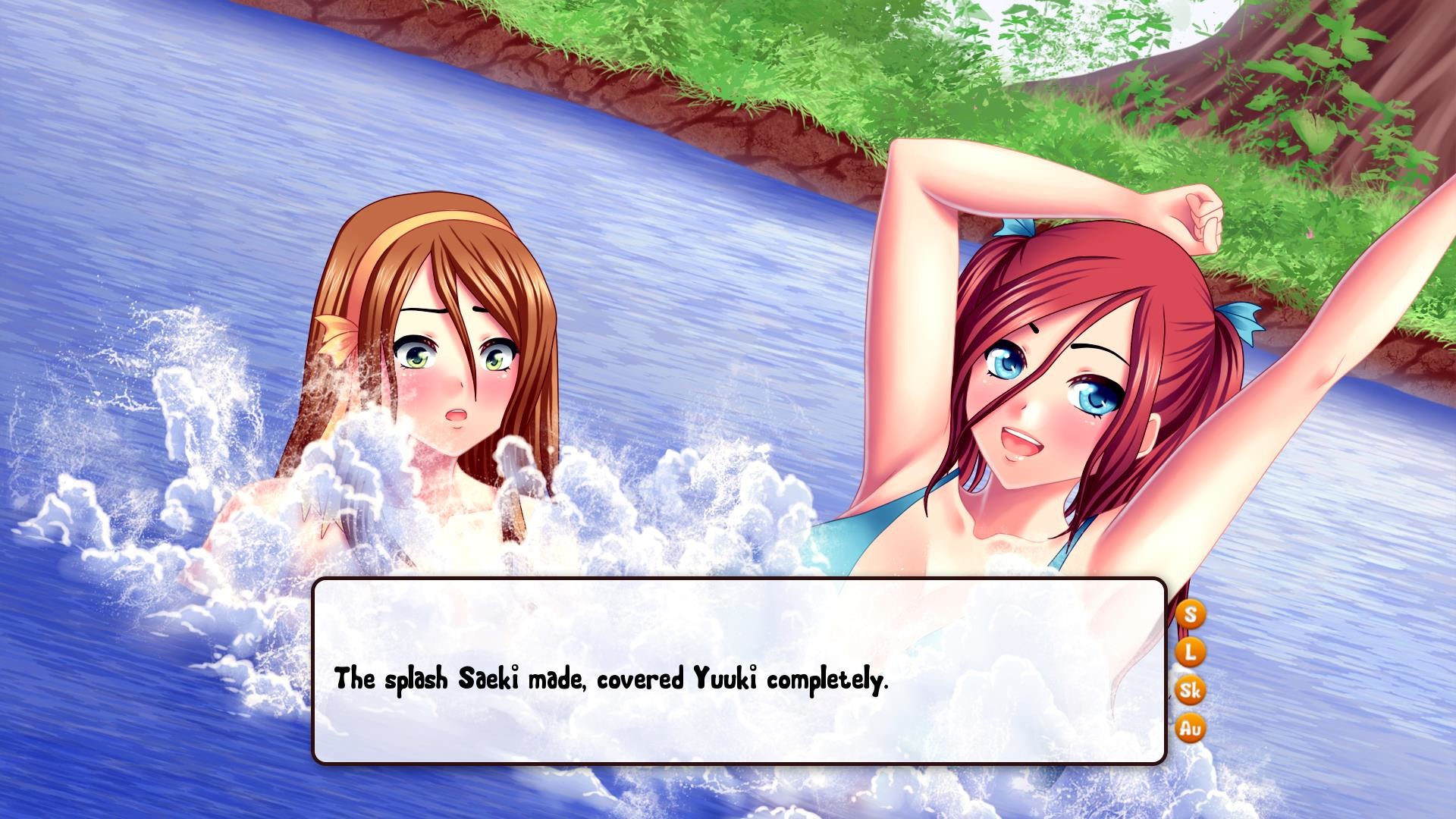Viewport: 1456px width, 819px height.
Task: Advance the dialogue text box
Action: [739, 670]
